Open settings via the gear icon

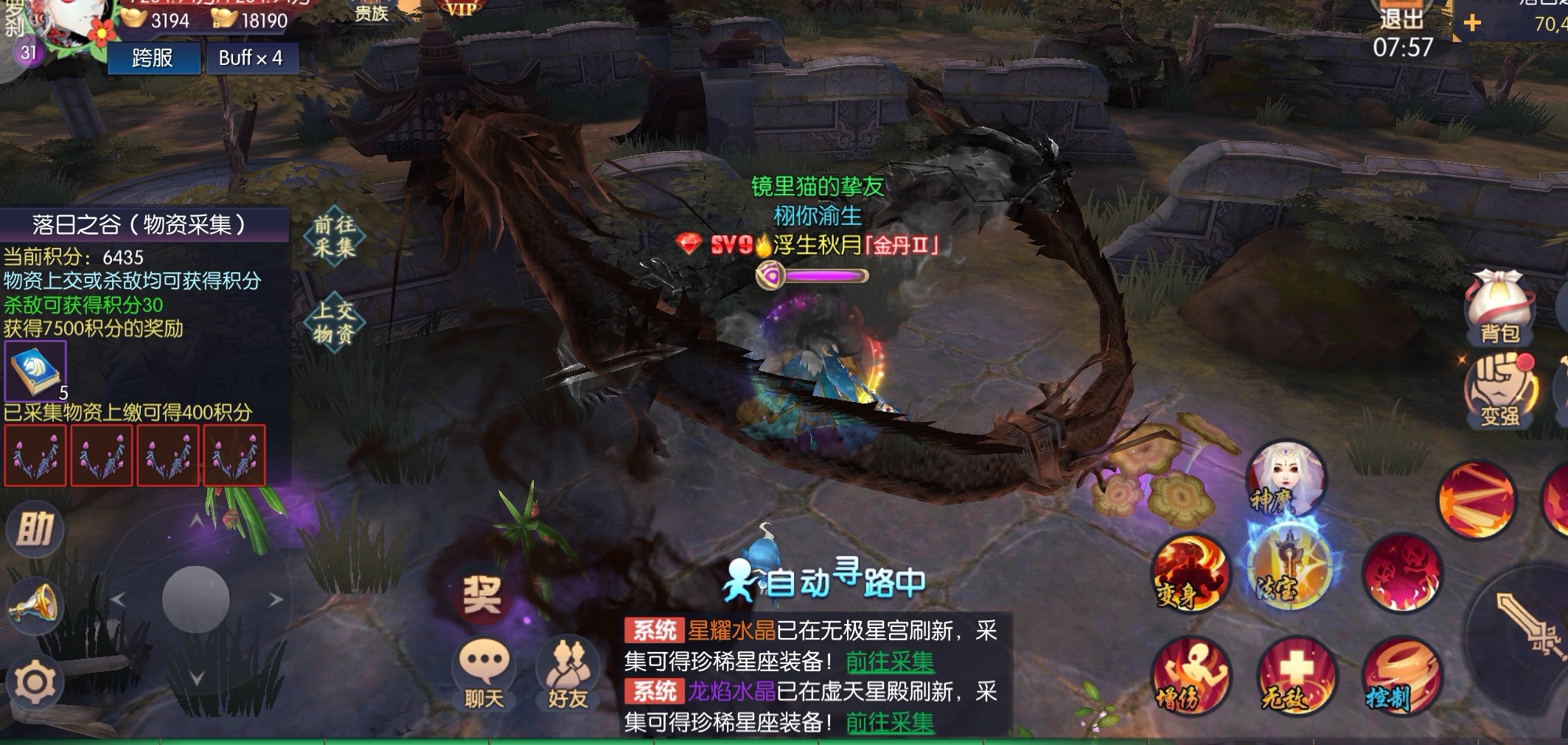[34, 682]
